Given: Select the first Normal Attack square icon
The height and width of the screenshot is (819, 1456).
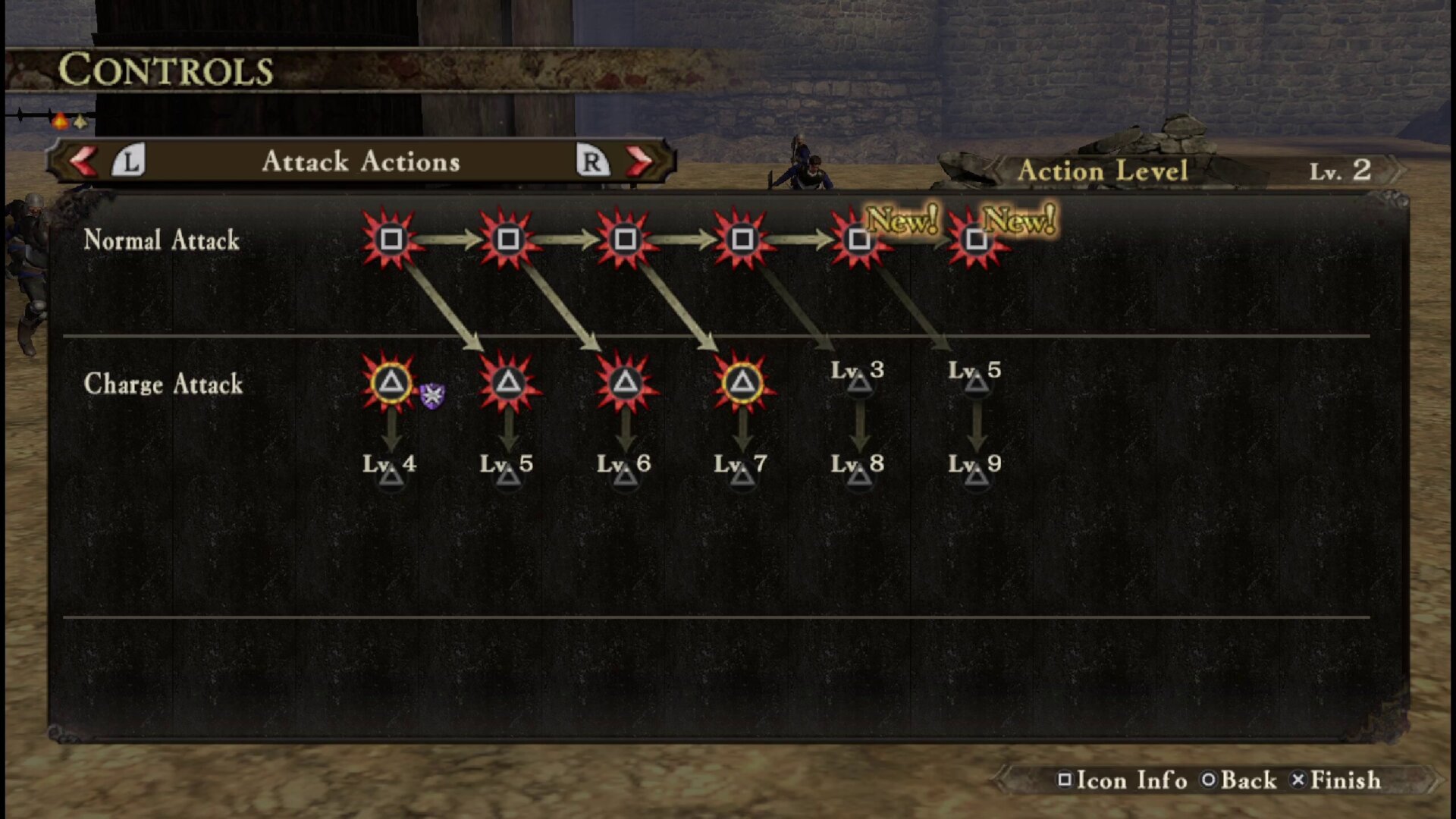Looking at the screenshot, I should [x=391, y=240].
